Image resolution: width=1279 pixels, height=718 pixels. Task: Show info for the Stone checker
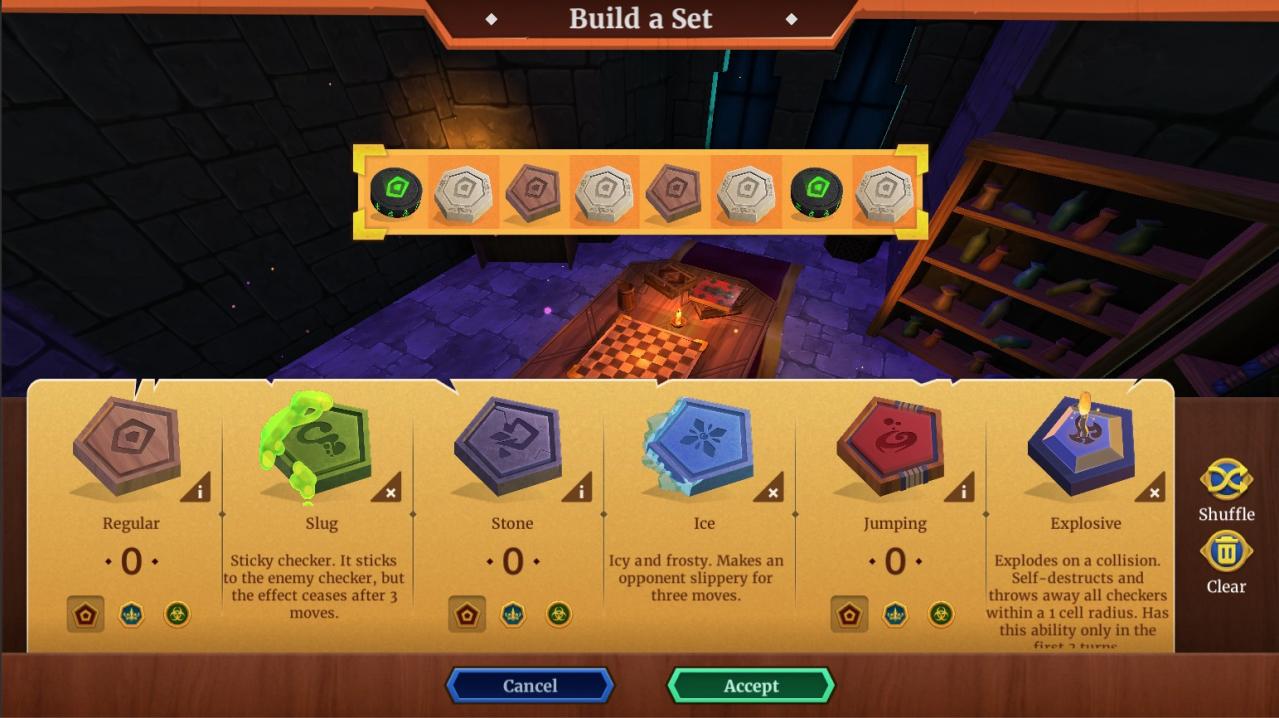pyautogui.click(x=581, y=490)
